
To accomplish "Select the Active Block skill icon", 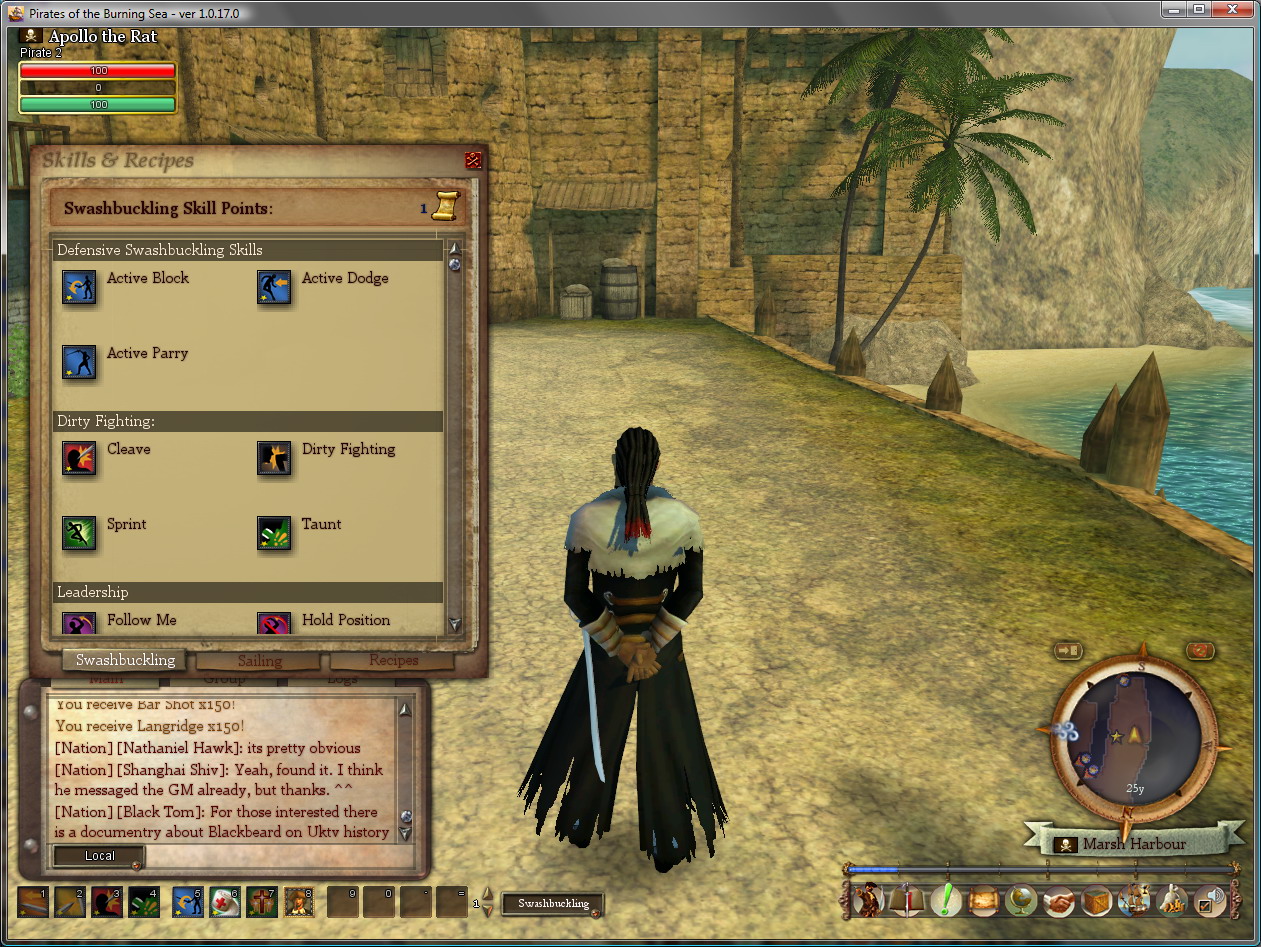I will click(79, 287).
